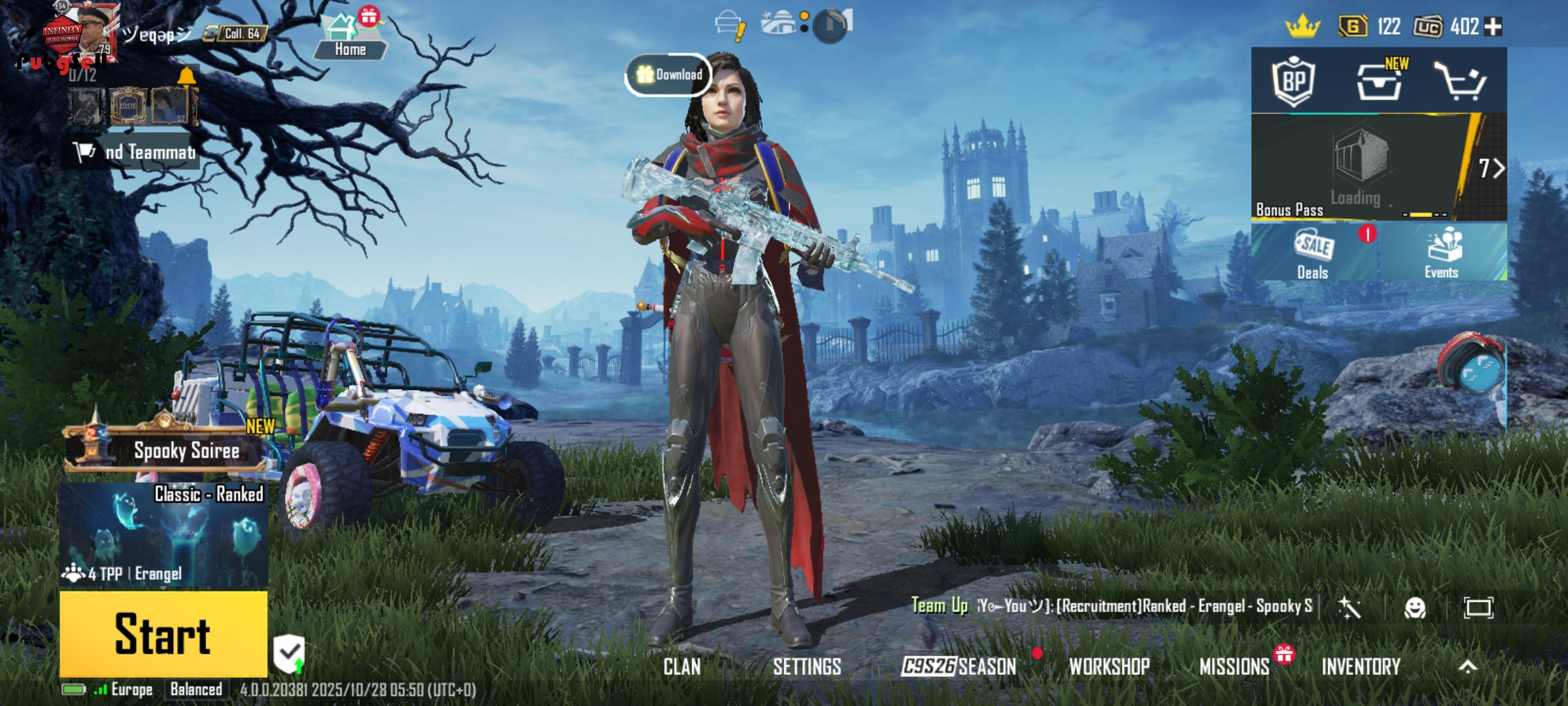Open the BP battle pass icon
Viewport: 1568px width, 706px height.
tap(1294, 82)
